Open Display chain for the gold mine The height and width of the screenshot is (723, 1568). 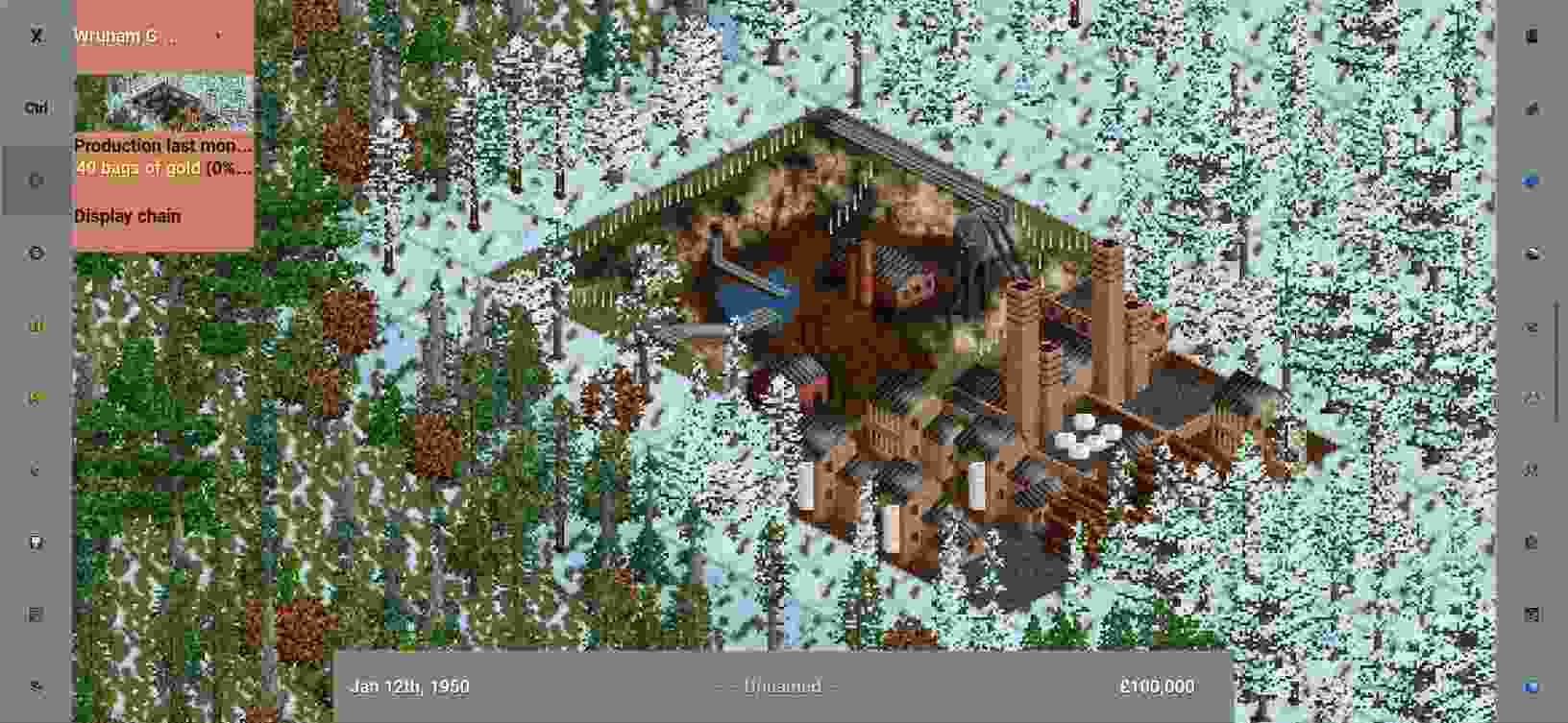(x=126, y=216)
